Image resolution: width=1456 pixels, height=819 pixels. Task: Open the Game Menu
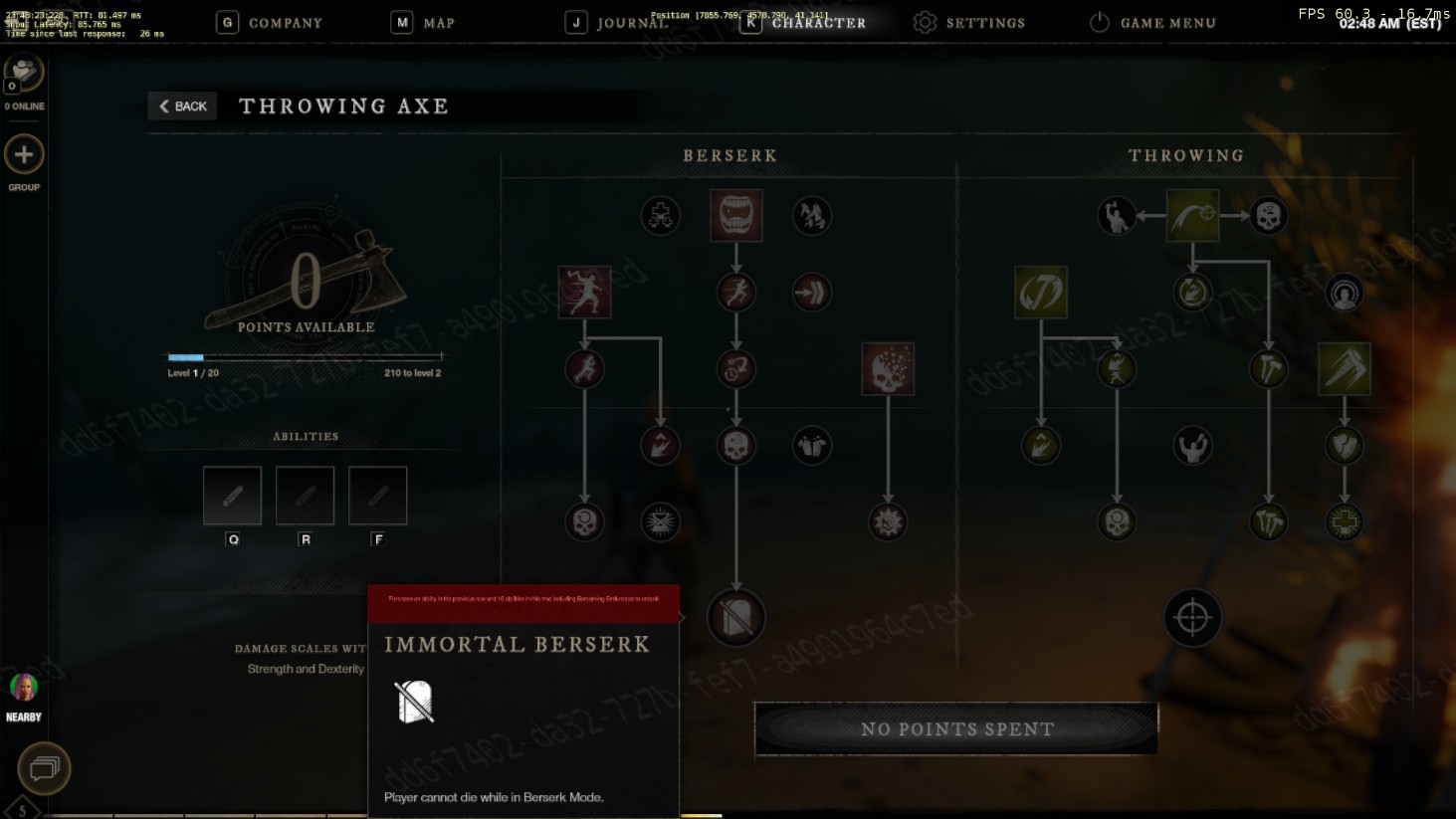point(1152,23)
